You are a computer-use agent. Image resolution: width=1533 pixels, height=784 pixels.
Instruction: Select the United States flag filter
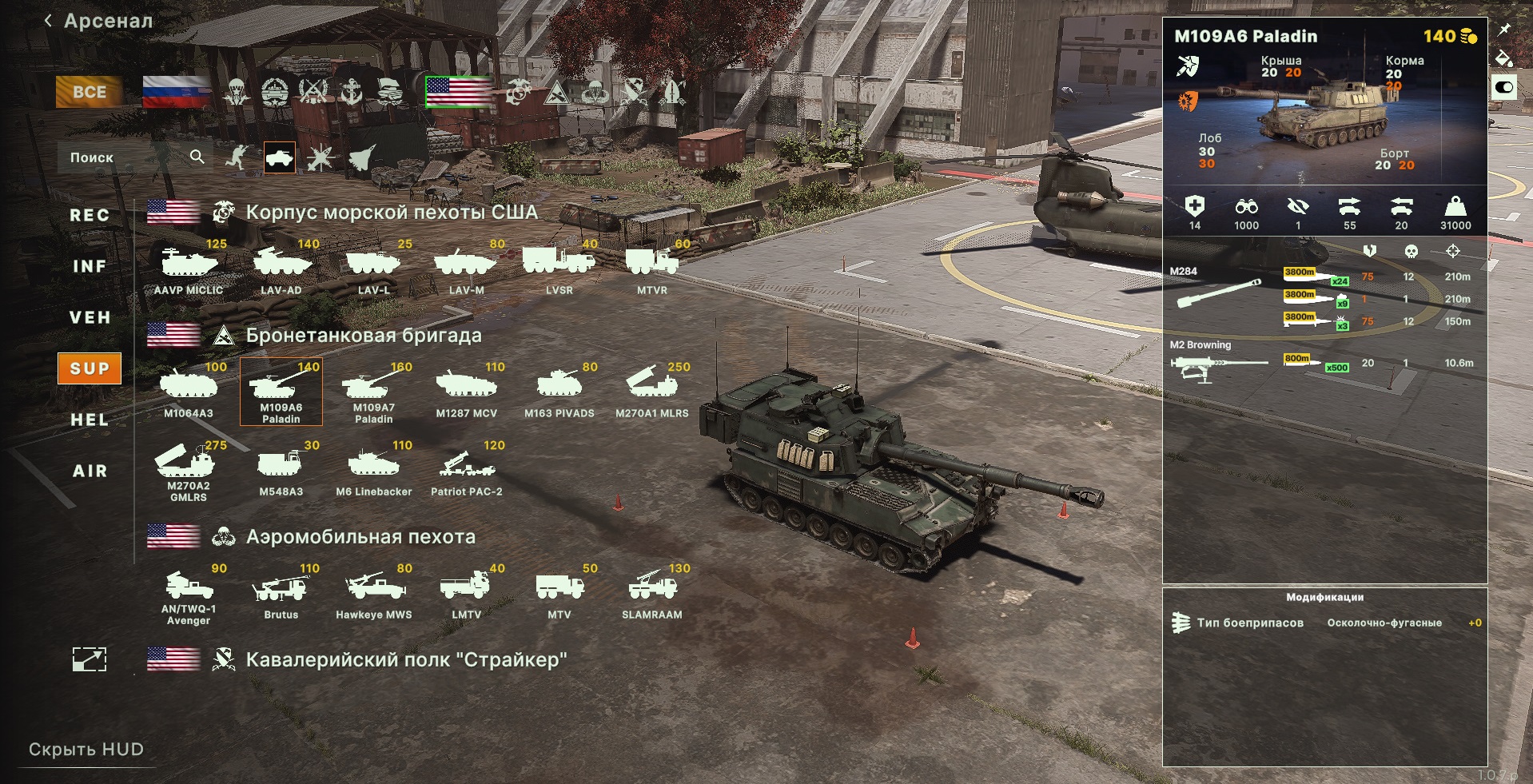click(x=458, y=92)
